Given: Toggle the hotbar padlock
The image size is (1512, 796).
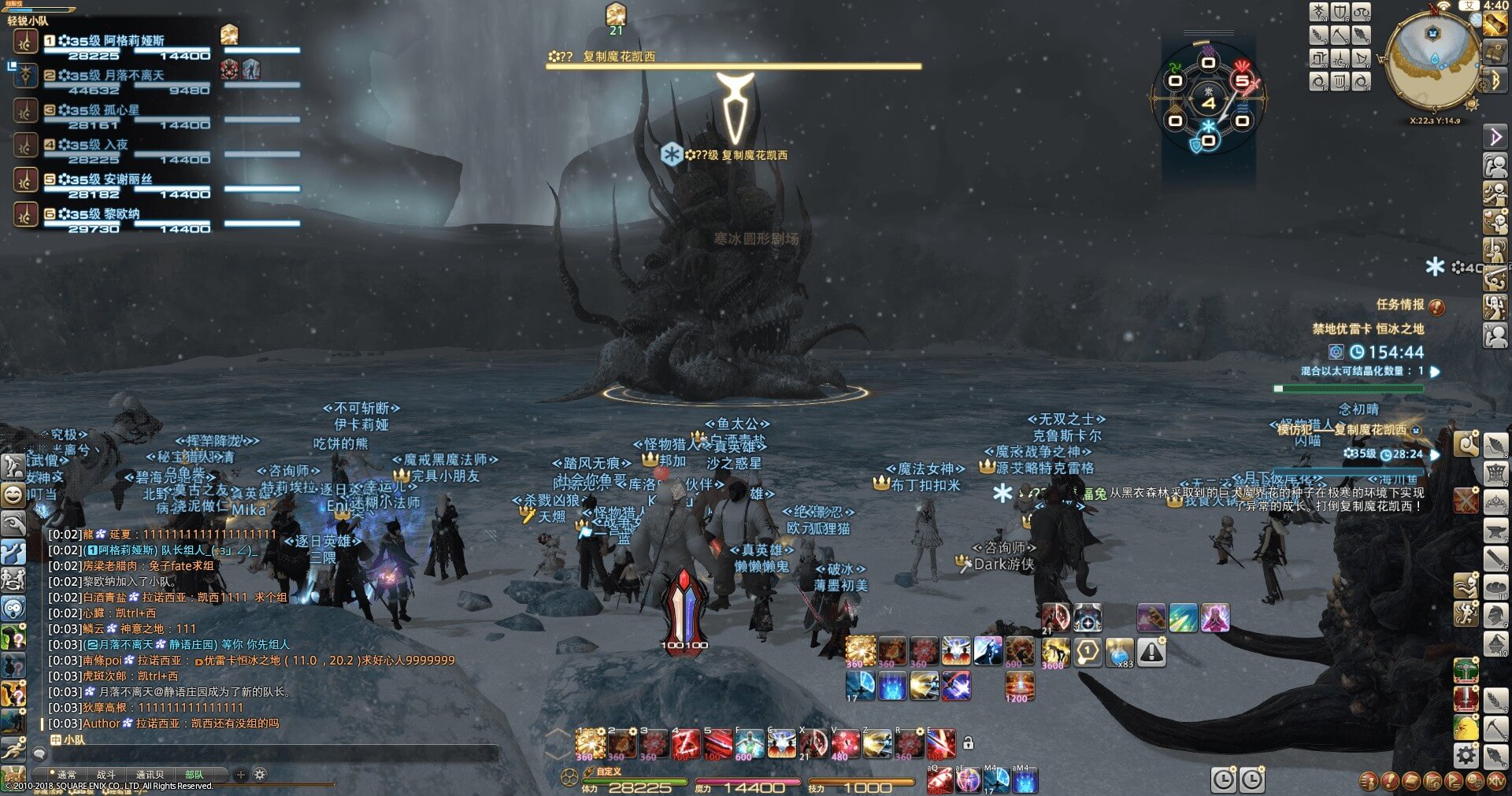Looking at the screenshot, I should pyautogui.click(x=969, y=742).
